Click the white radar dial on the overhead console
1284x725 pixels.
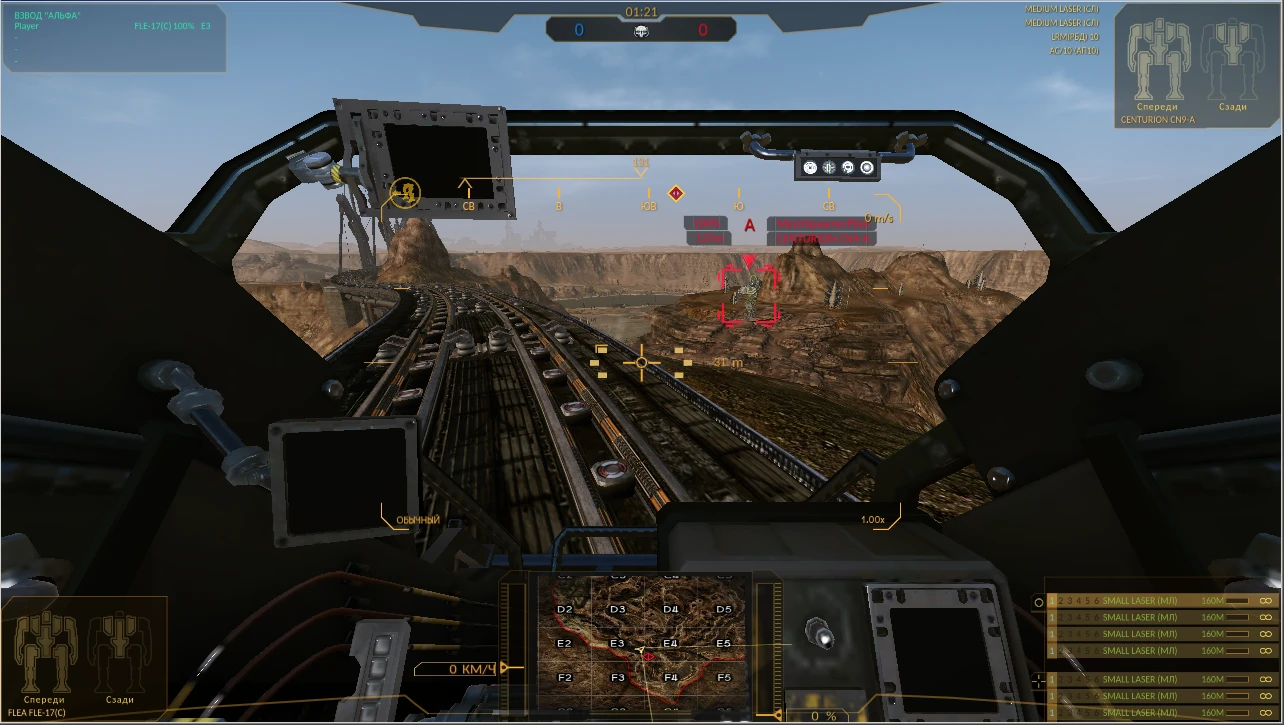pos(867,167)
